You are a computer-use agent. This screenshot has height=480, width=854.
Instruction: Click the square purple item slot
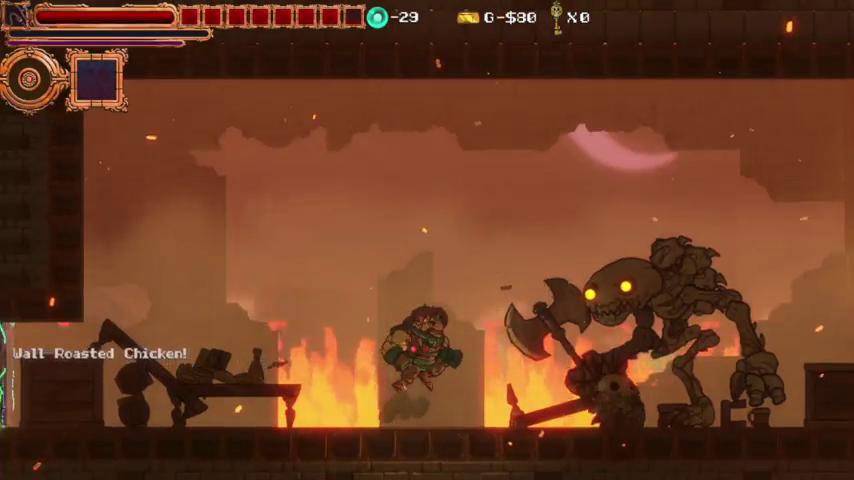[x=96, y=79]
